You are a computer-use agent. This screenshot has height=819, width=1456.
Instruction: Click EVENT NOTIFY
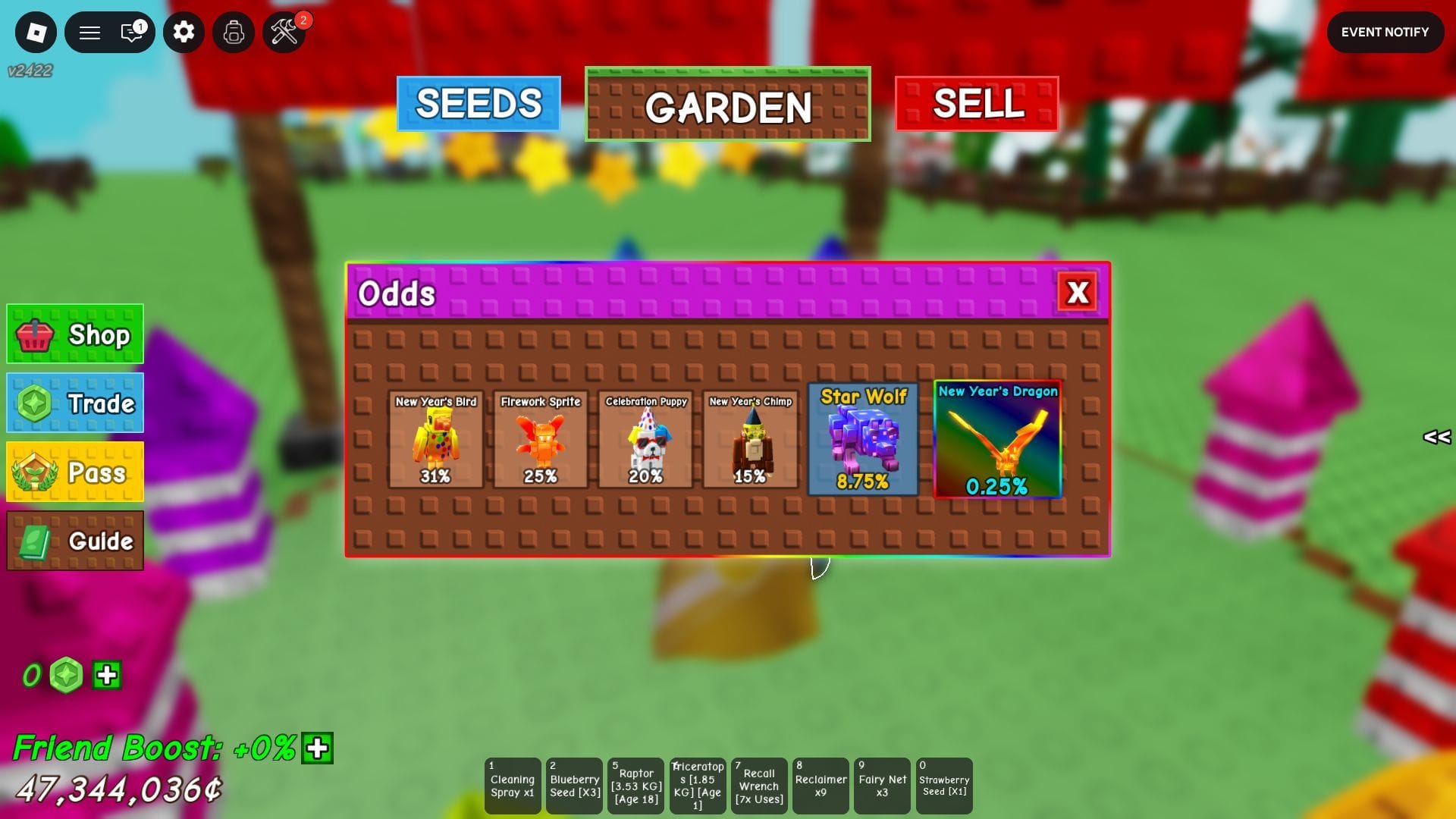coord(1385,32)
